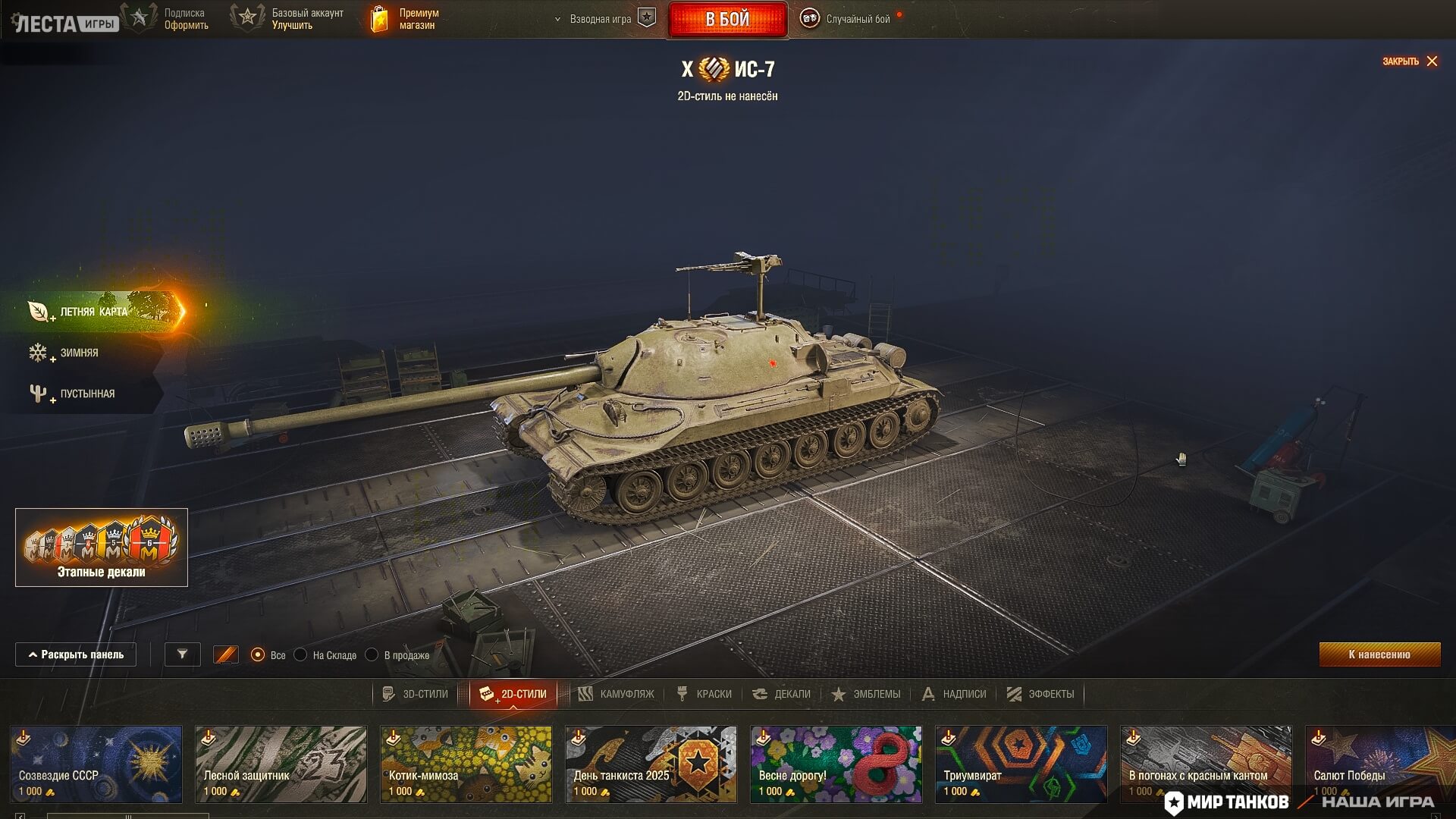This screenshot has width=1456, height=819.
Task: Start the battle with В БОЙ button
Action: click(x=727, y=19)
